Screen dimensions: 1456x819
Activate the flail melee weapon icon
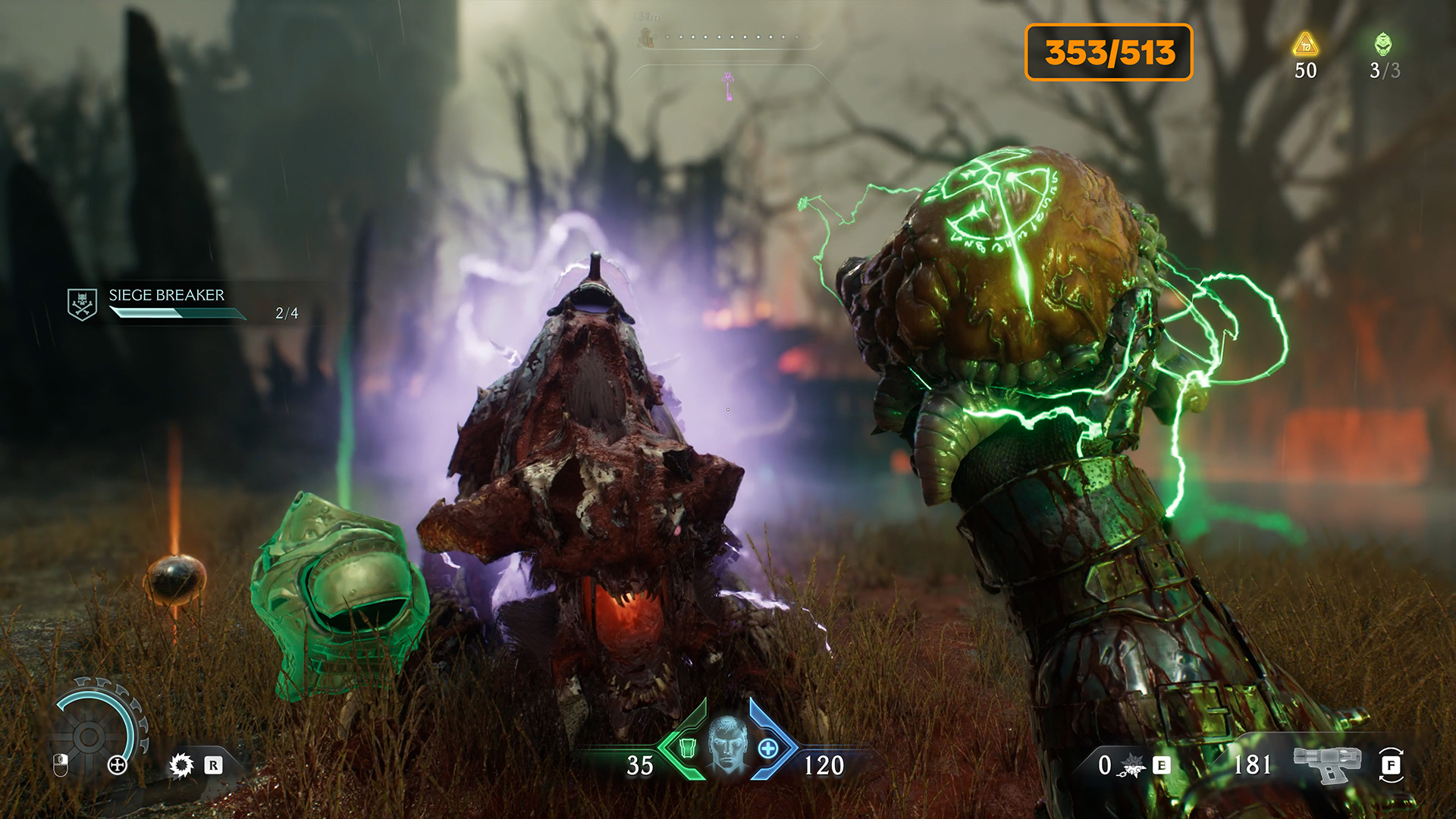click(1132, 766)
